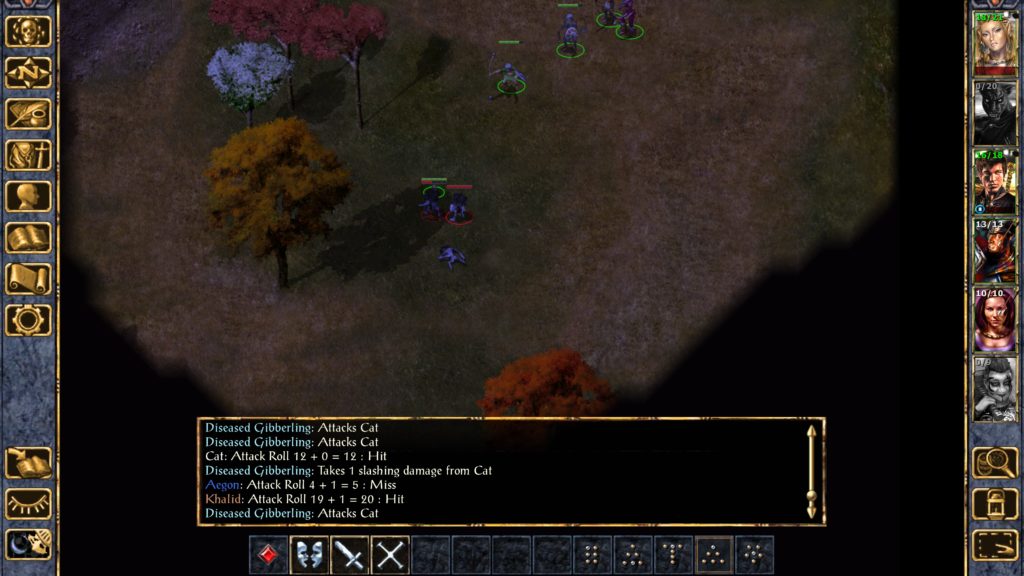Select the grey pale-faced character portrait
This screenshot has width=1024, height=576.
[995, 388]
